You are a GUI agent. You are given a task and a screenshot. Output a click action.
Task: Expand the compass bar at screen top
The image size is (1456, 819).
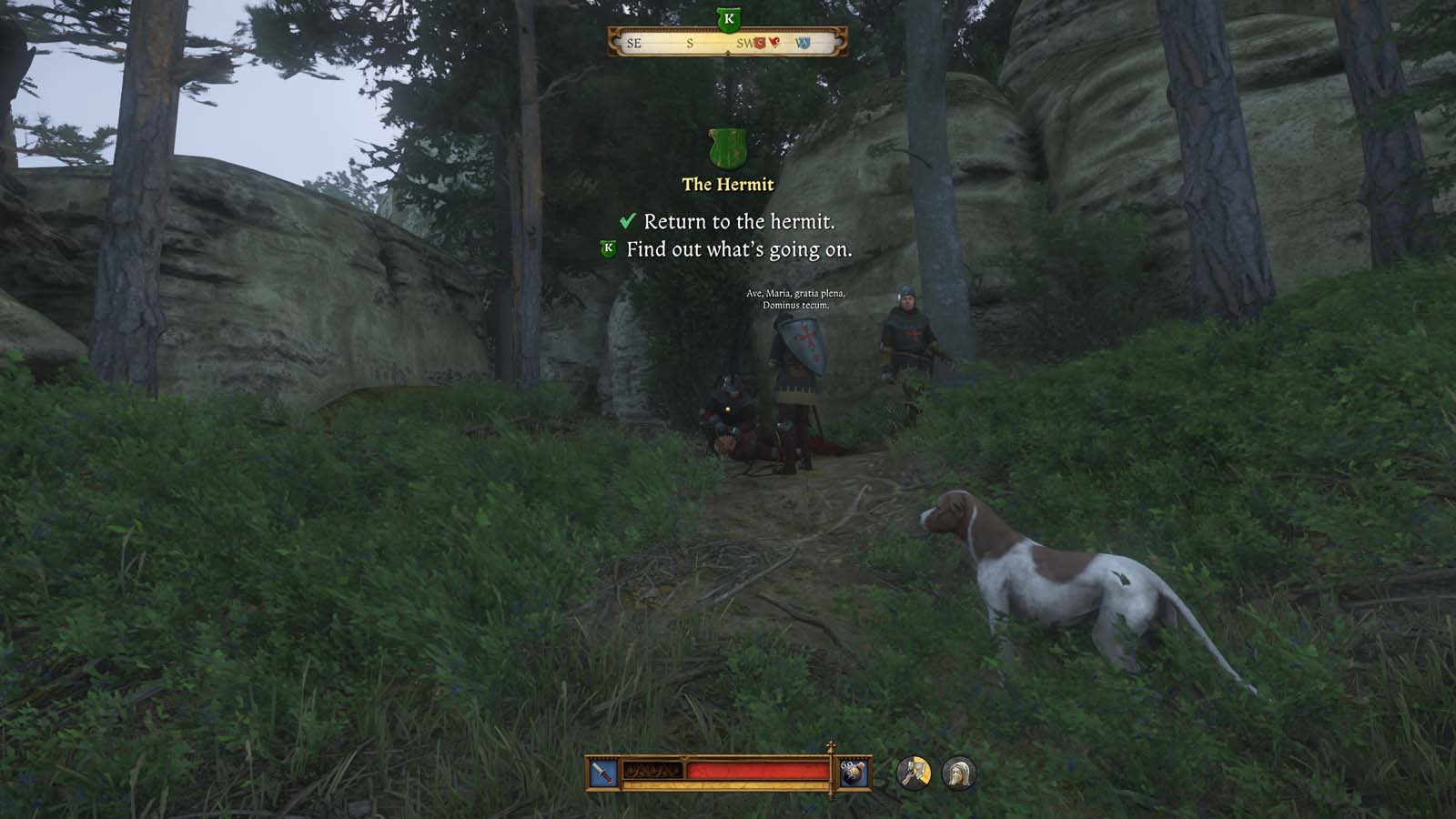pyautogui.click(x=726, y=42)
